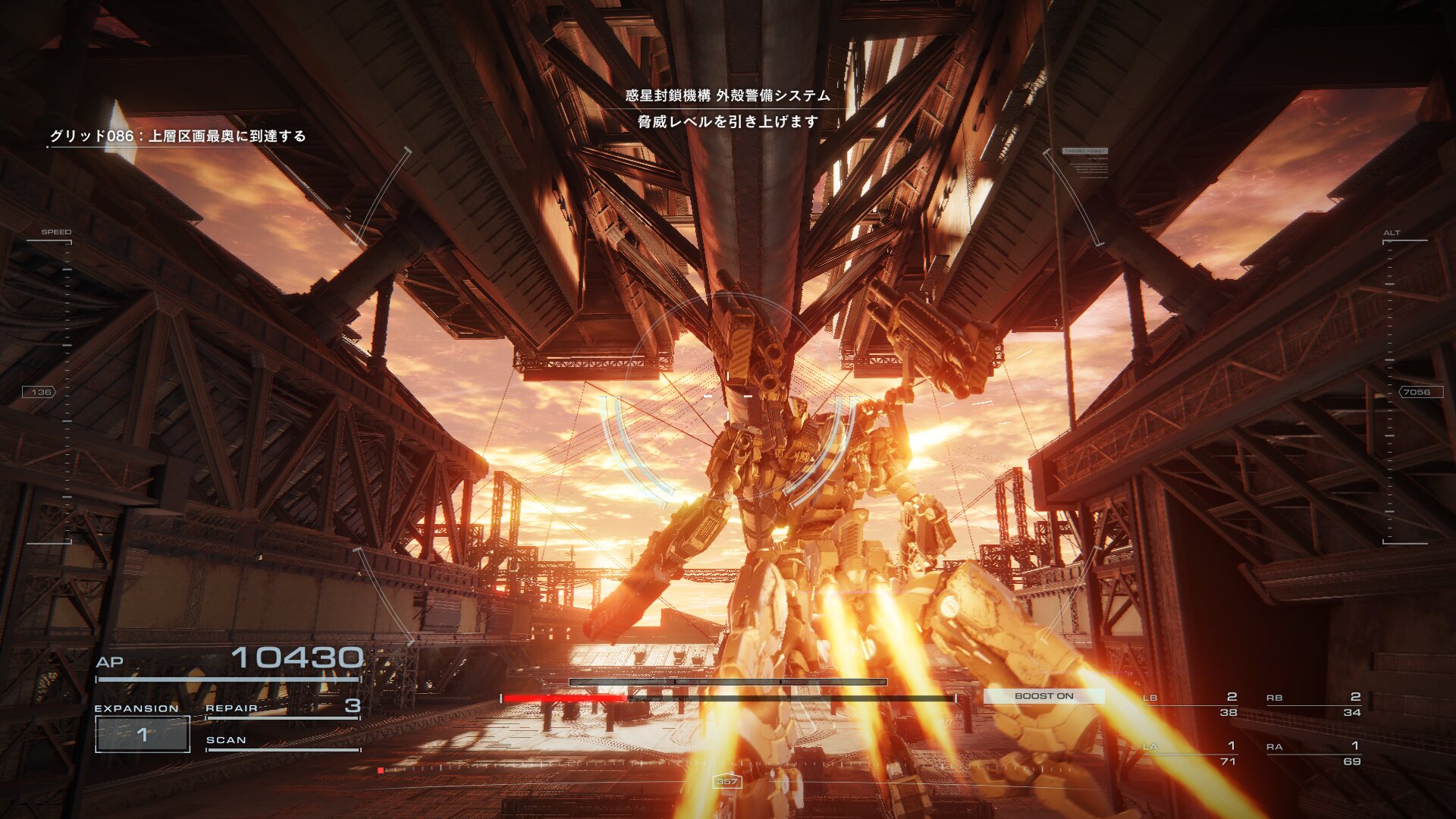Select the RB shoulder weapon slot
The image size is (1456, 819).
click(x=1313, y=704)
